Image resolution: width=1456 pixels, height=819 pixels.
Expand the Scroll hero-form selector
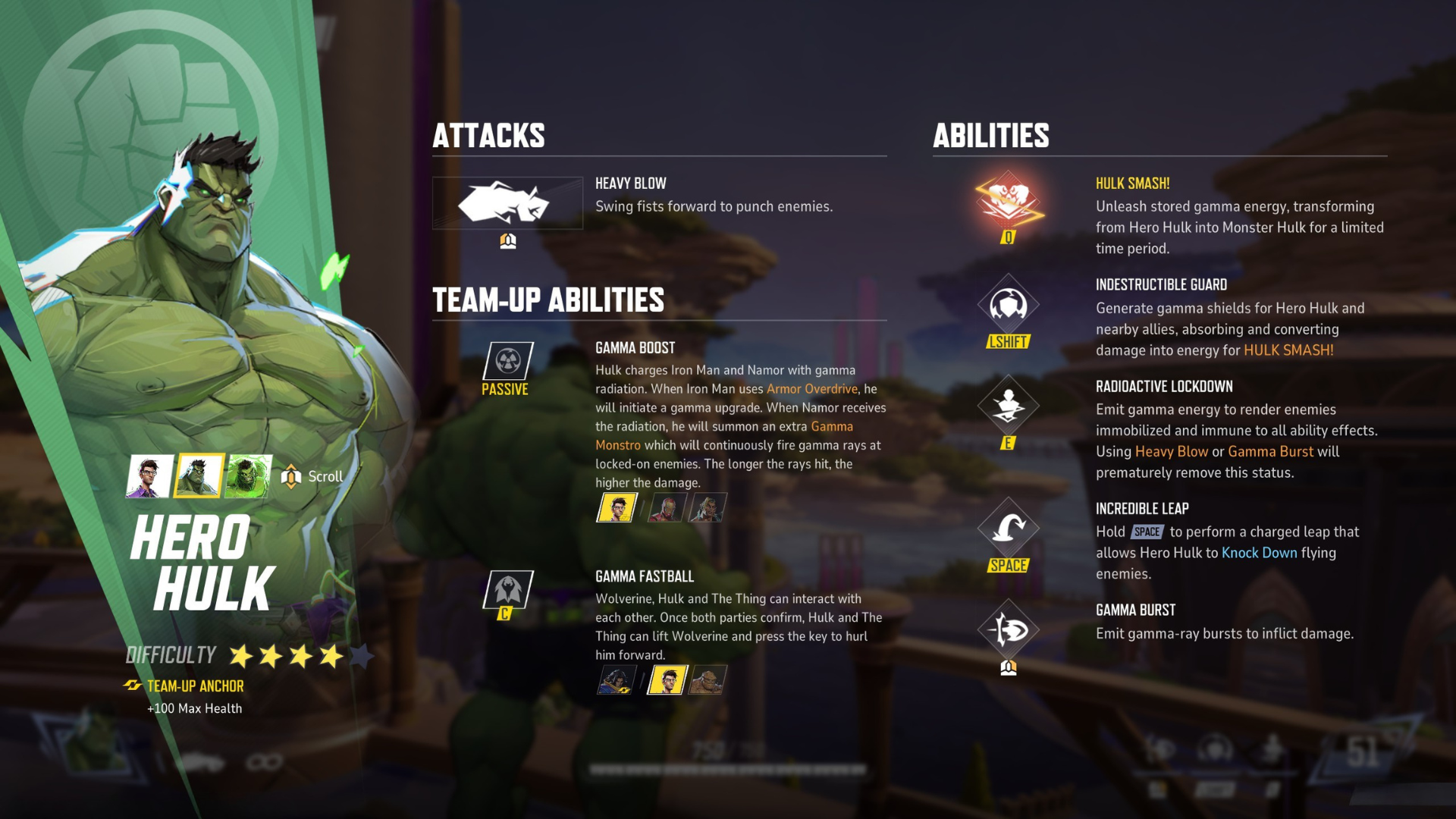click(x=291, y=476)
